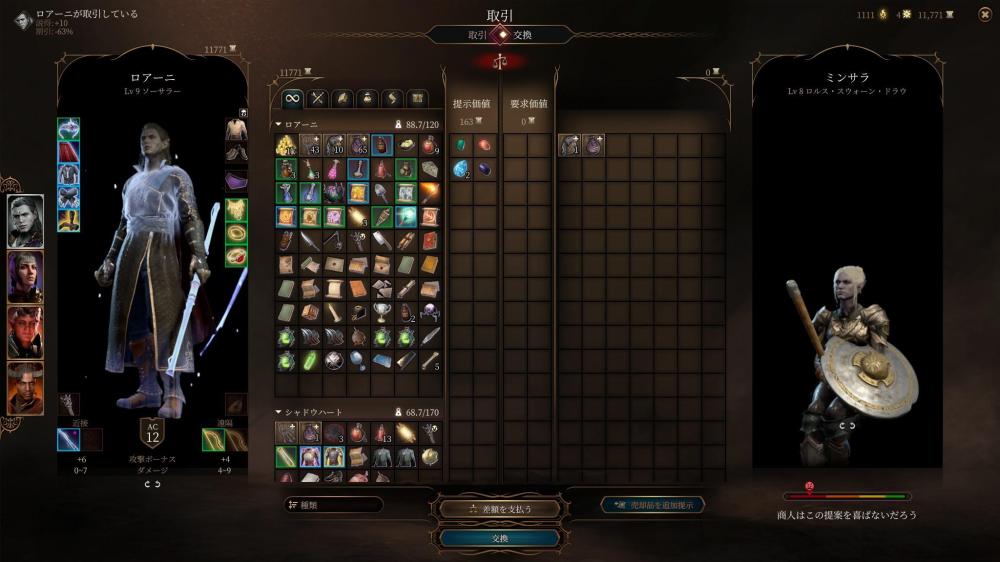Toggle the 取引 / 交換 trade mode switch
The height and width of the screenshot is (562, 1000).
(500, 34)
